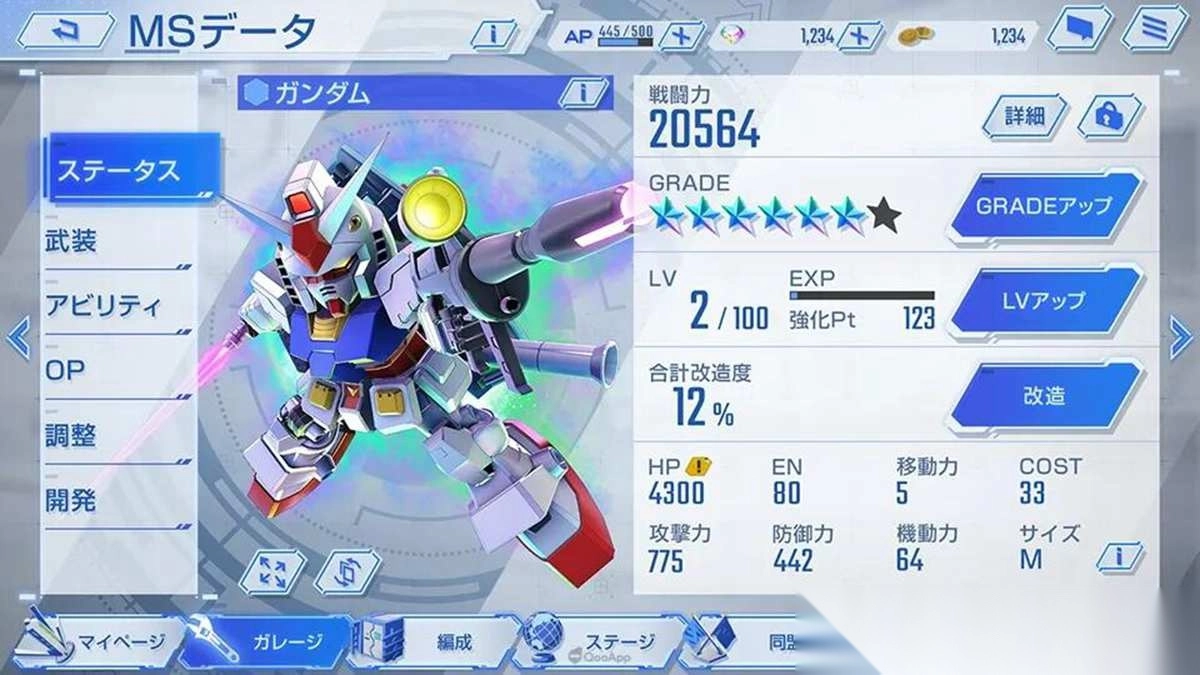
Task: Open 編成 in the bottom navigation
Action: click(440, 641)
